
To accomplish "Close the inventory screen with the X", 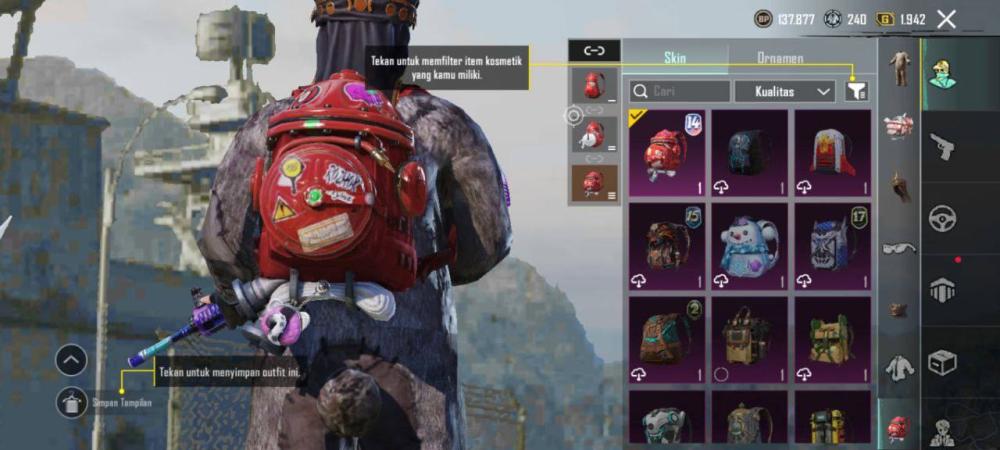I will pyautogui.click(x=946, y=19).
